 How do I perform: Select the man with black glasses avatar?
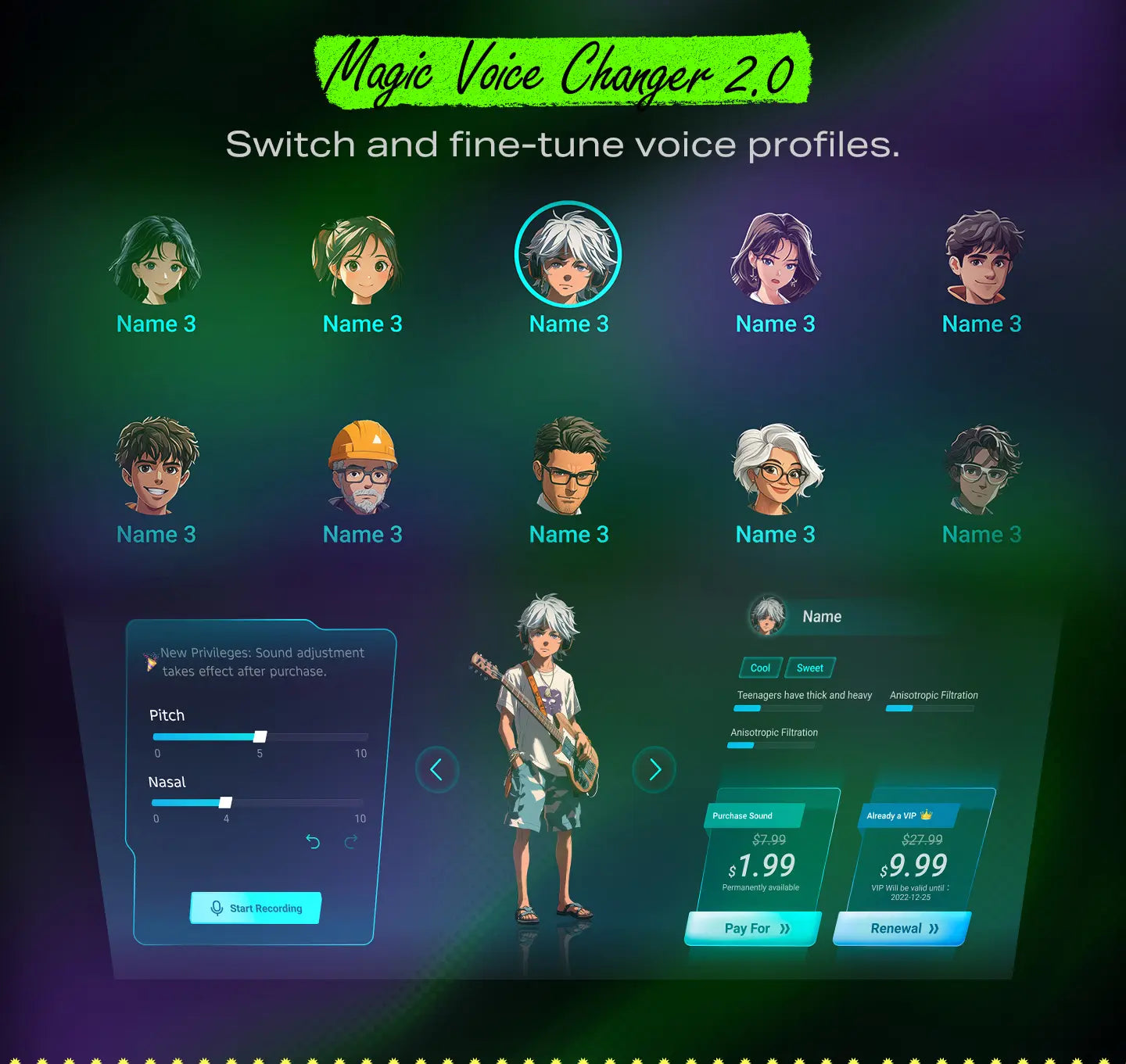(569, 466)
